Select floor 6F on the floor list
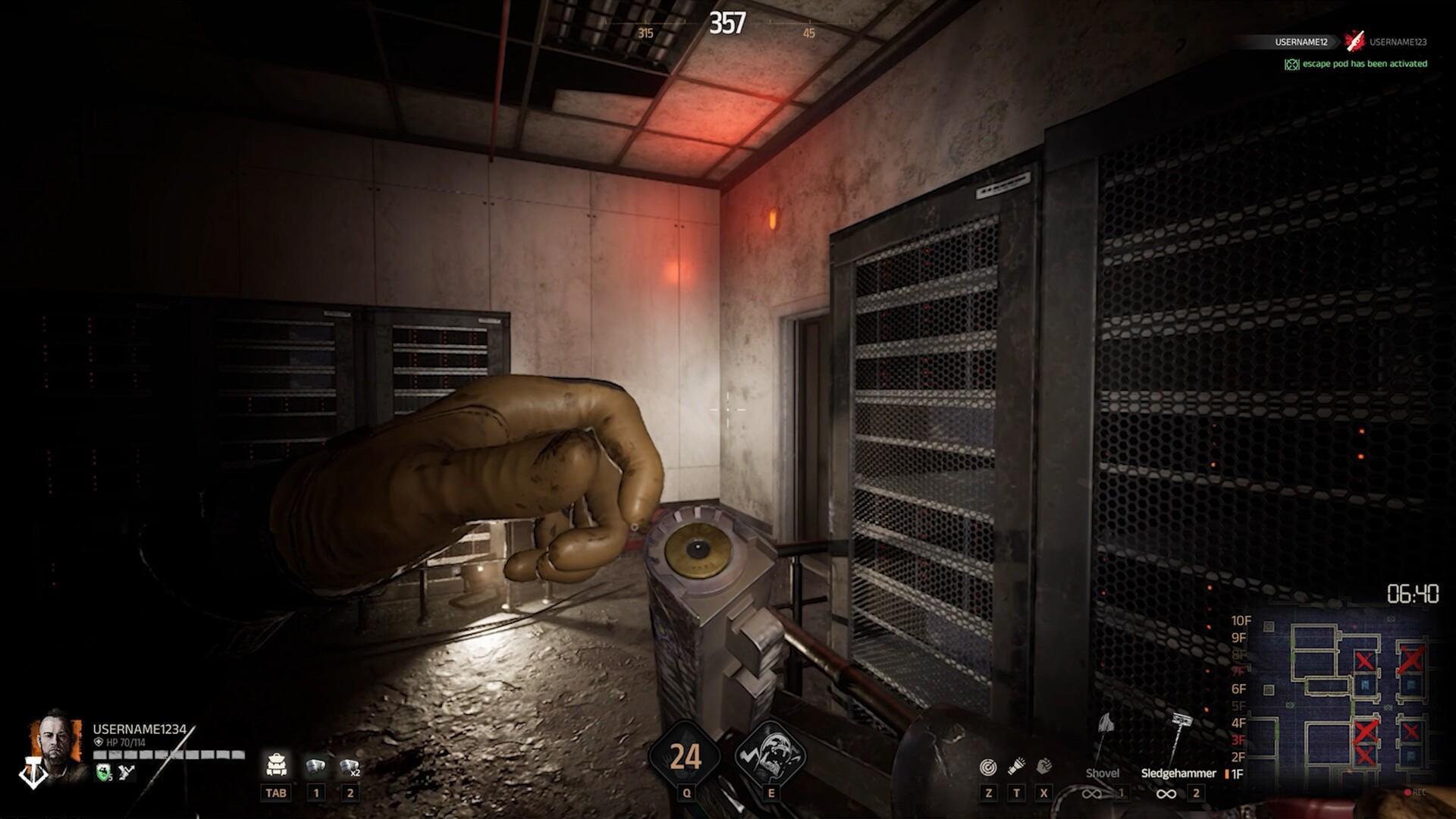This screenshot has height=819, width=1456. [1238, 689]
